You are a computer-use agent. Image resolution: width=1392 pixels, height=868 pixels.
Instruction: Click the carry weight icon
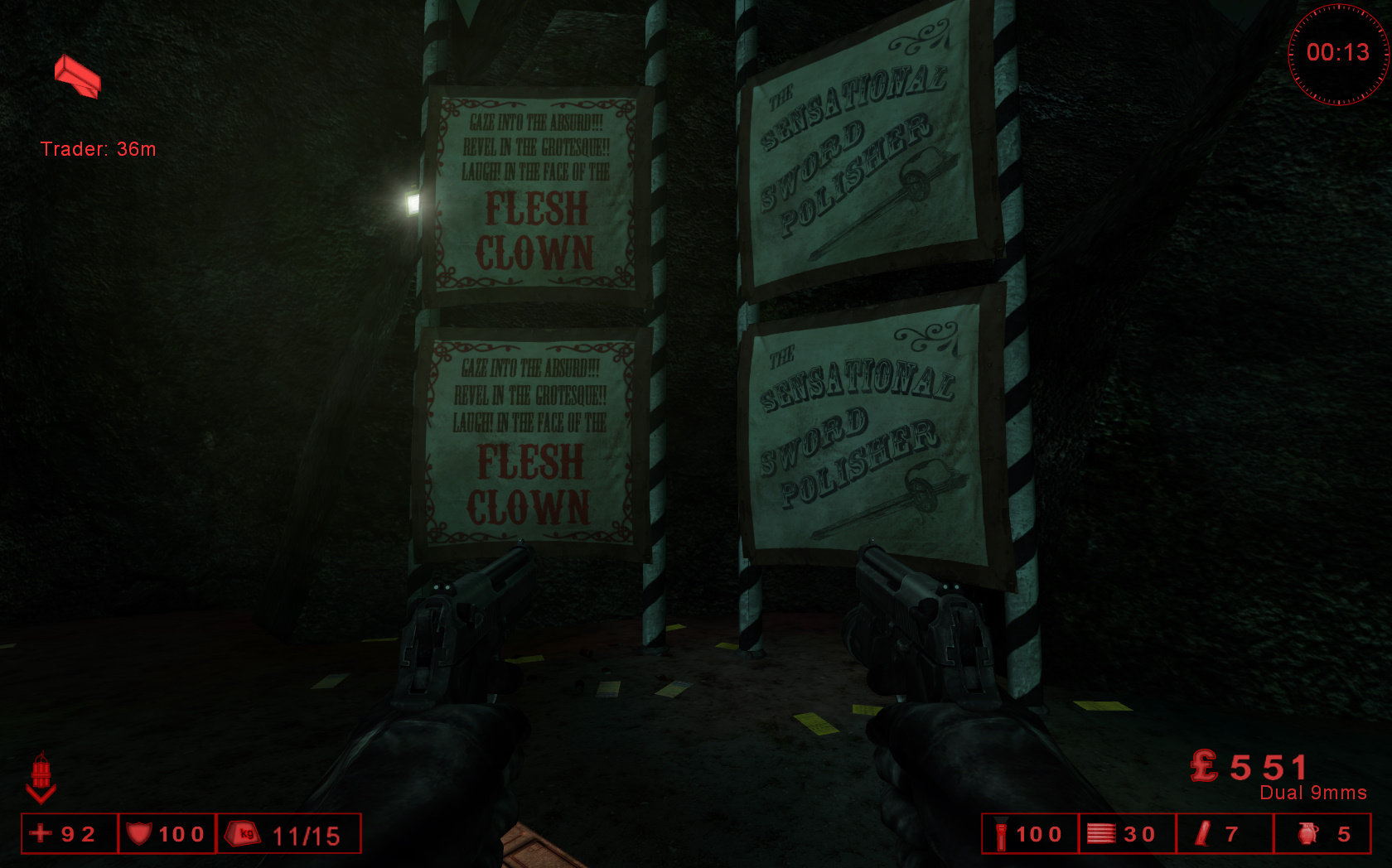(x=244, y=833)
